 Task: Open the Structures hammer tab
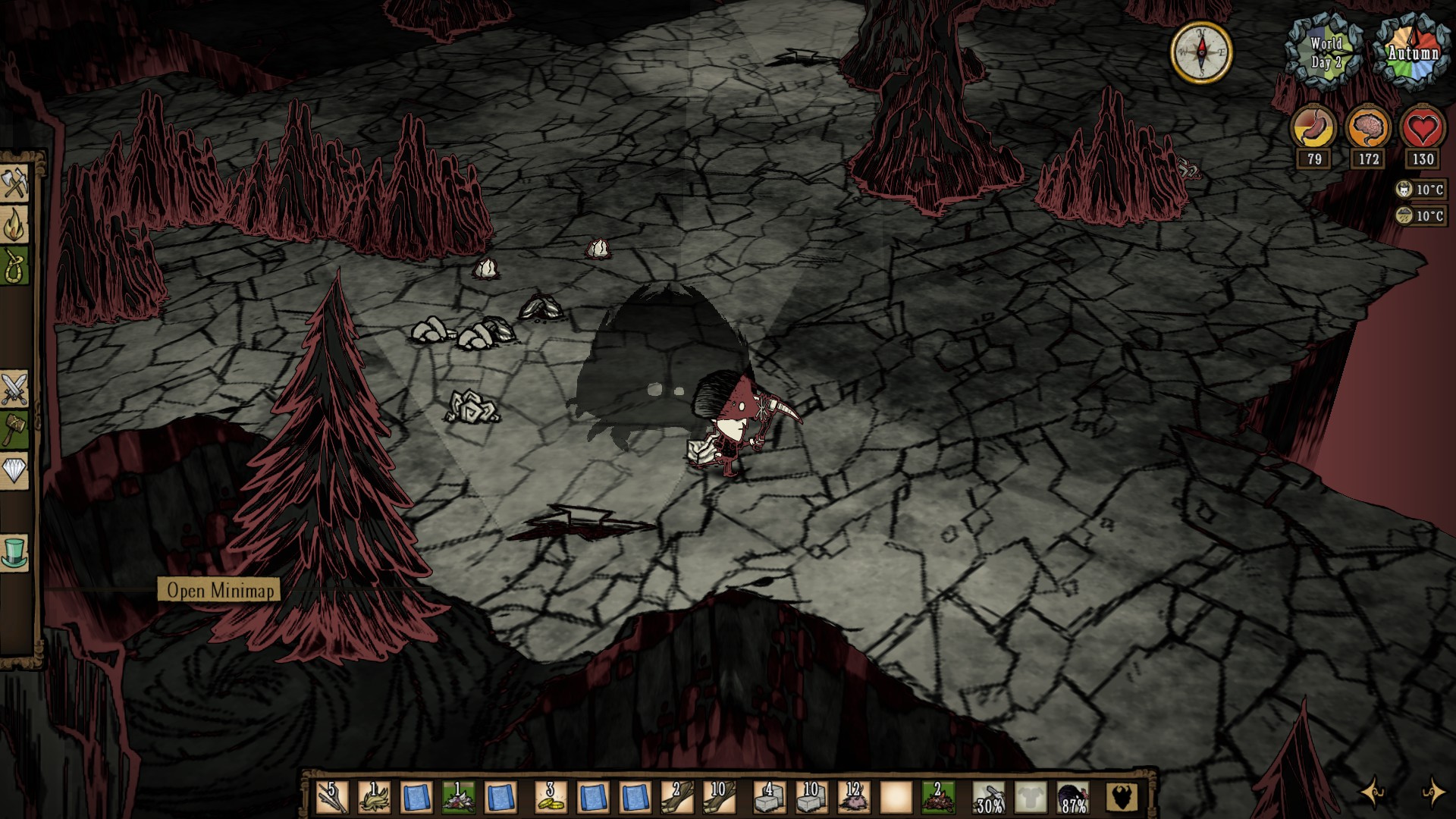pyautogui.click(x=15, y=430)
